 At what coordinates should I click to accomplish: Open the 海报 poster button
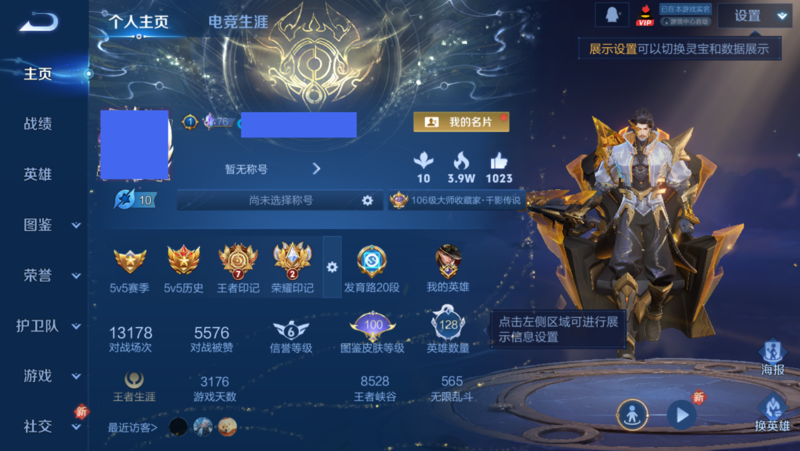[772, 358]
